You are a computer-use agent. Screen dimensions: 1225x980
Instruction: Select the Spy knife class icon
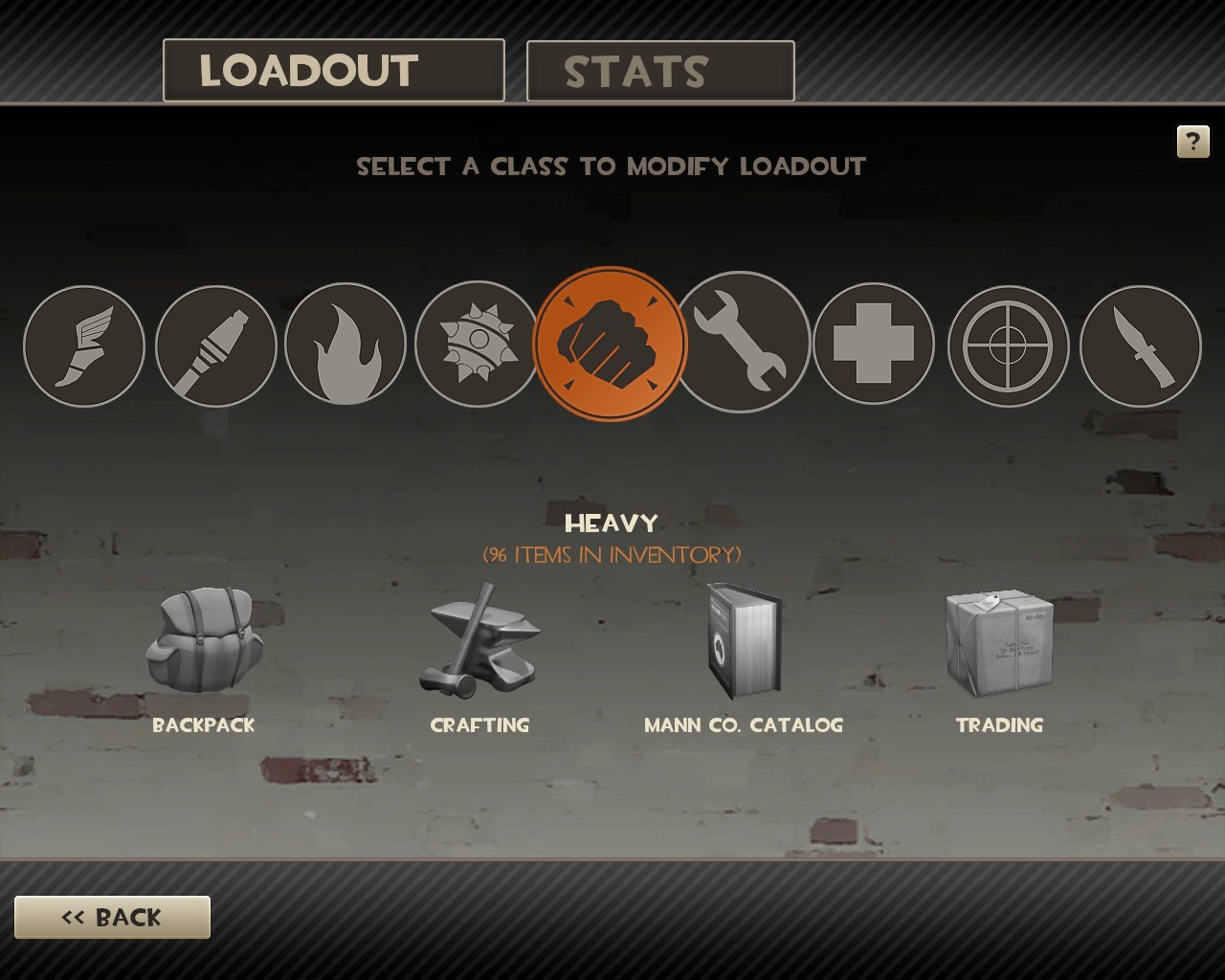click(1140, 346)
